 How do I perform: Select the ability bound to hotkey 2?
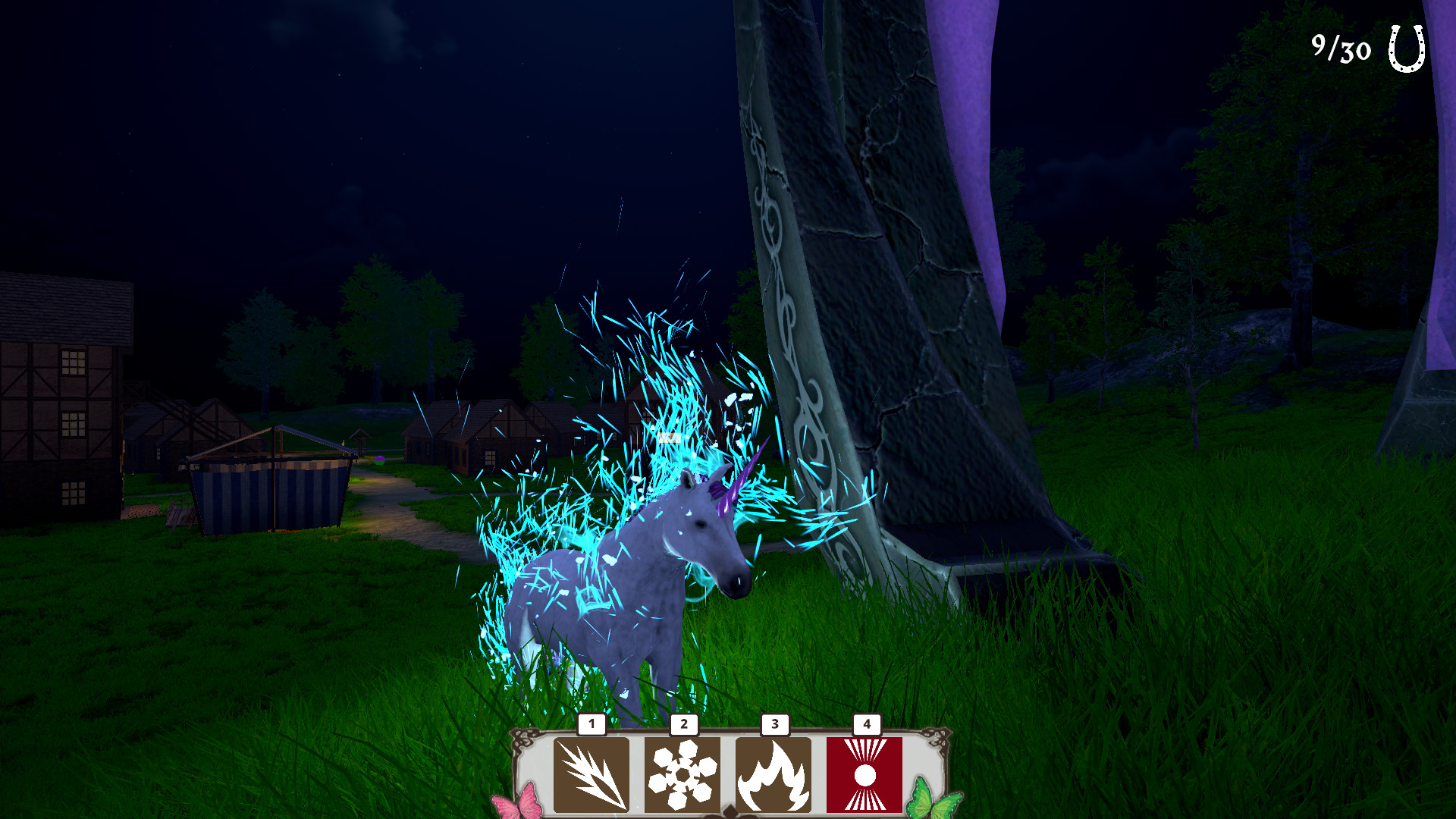coord(685,774)
